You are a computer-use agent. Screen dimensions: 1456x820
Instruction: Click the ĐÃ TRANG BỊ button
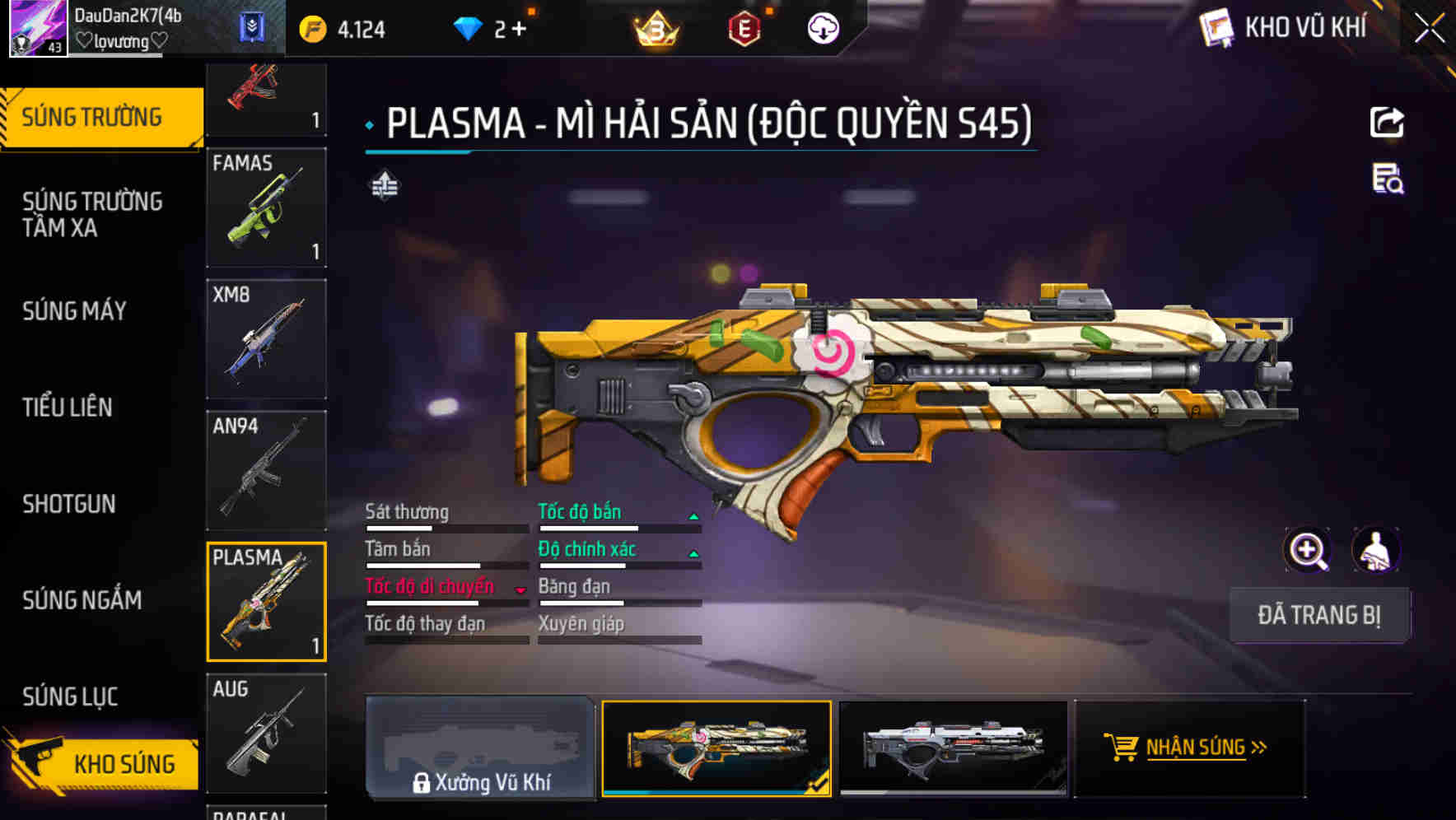1319,615
